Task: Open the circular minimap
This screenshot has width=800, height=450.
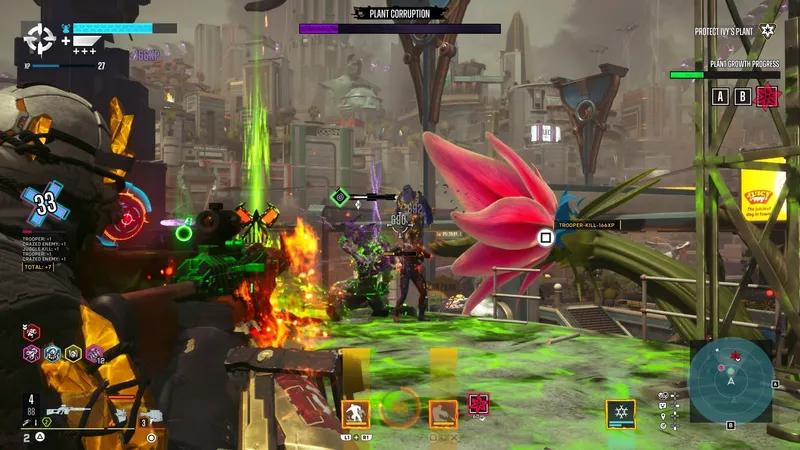Action: [x=730, y=380]
